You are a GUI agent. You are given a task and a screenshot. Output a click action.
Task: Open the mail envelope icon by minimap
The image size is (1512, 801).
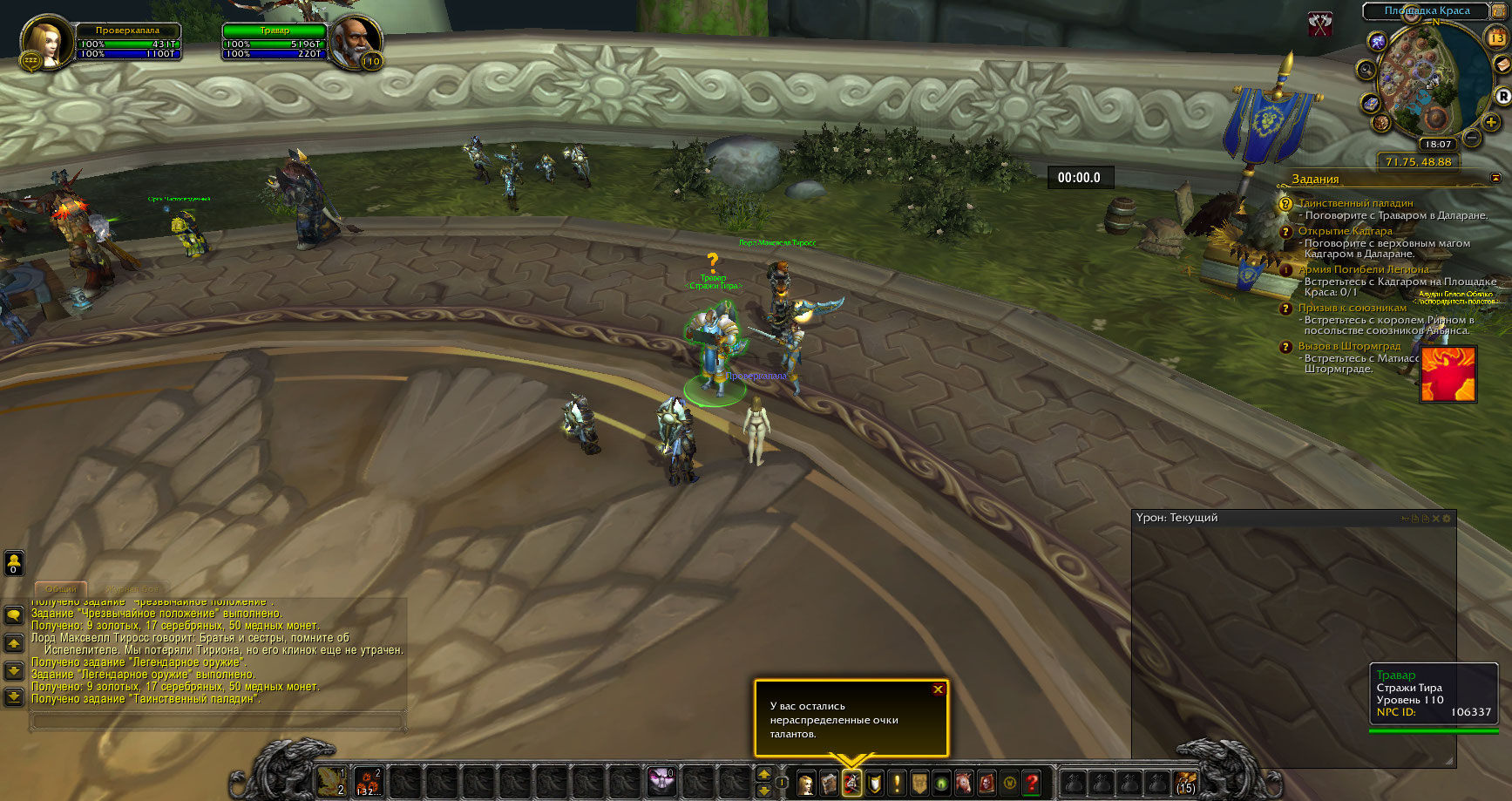(1502, 65)
